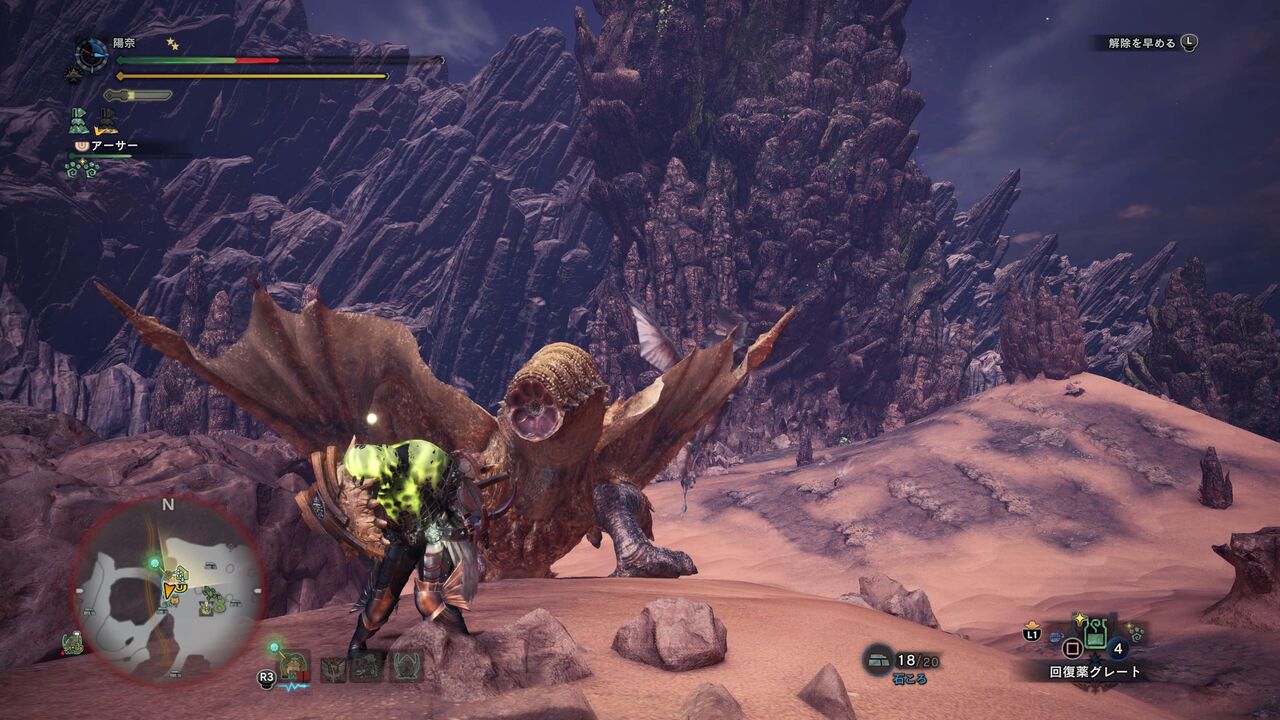Select the 石ころ slinger ammo icon
This screenshot has height=720, width=1280.
(877, 658)
